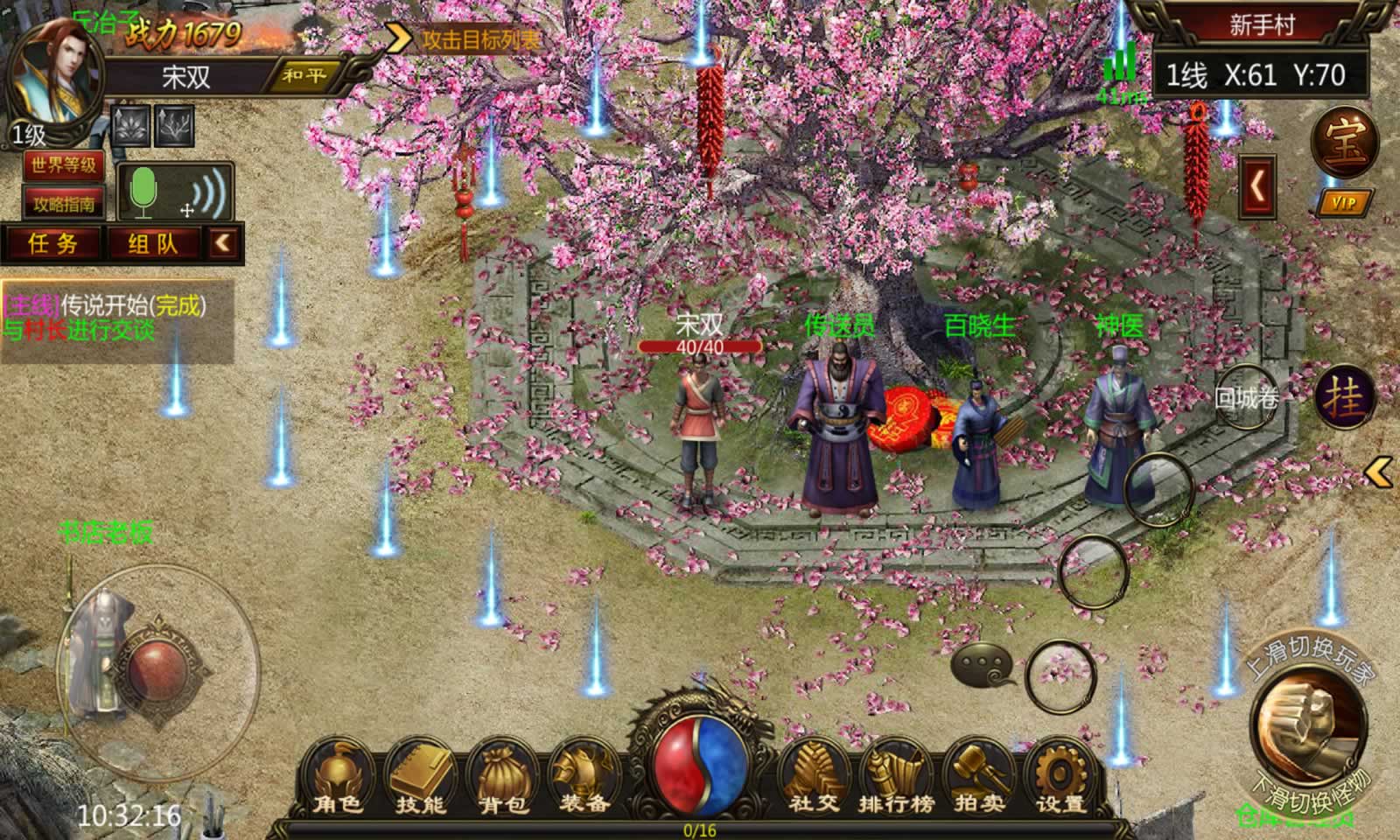The width and height of the screenshot is (1400, 840).
Task: Open the 宝 treasure icon
Action: click(x=1343, y=143)
